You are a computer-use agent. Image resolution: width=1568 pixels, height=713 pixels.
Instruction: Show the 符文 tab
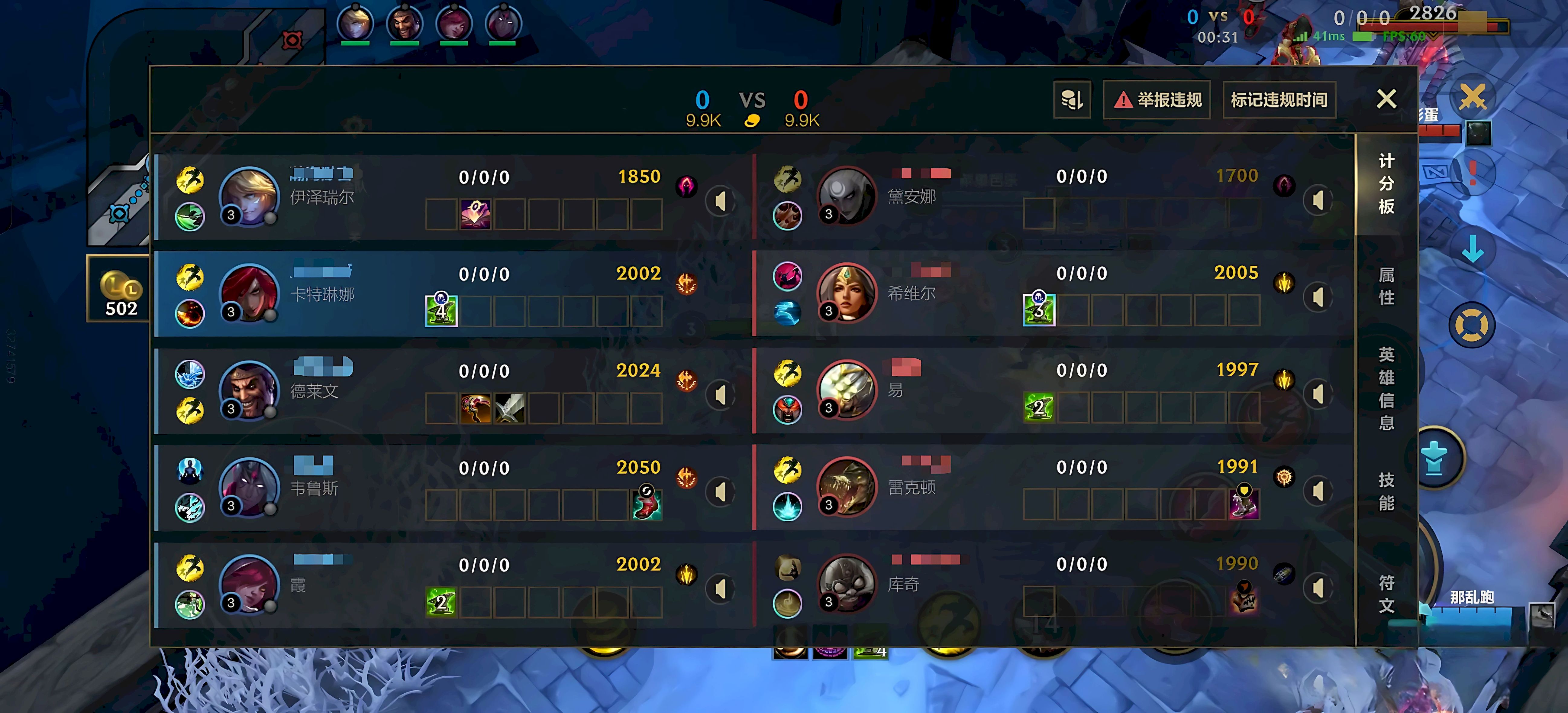(x=1386, y=594)
